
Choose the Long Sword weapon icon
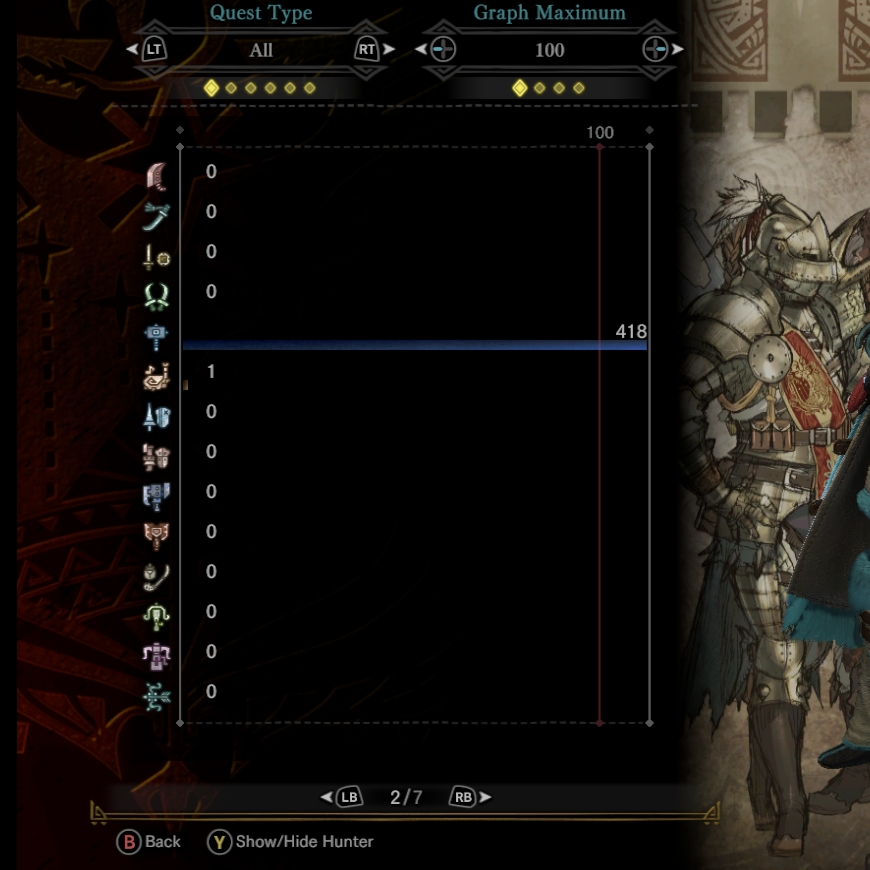(157, 212)
